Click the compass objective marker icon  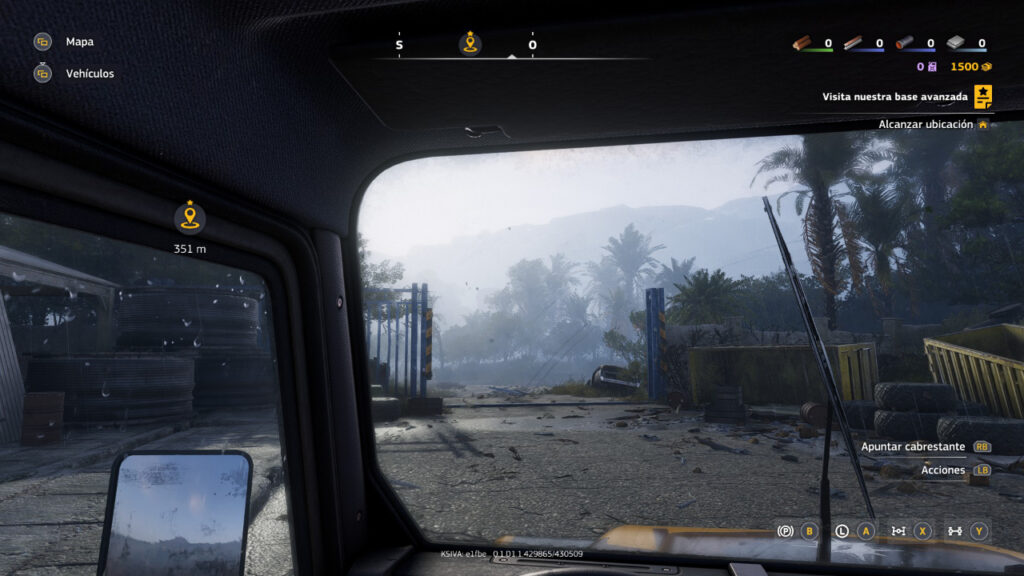coord(470,43)
